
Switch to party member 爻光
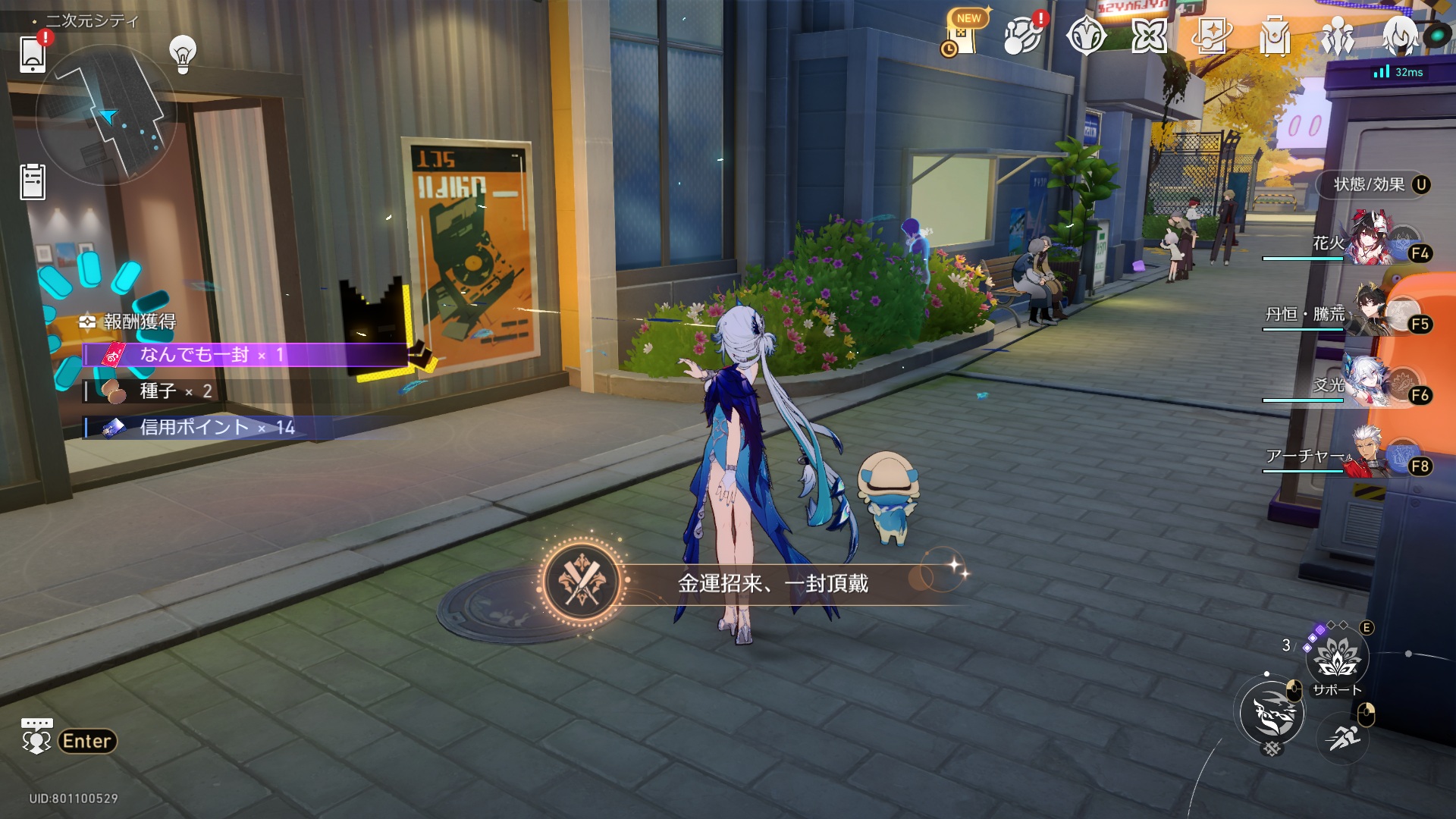(x=1371, y=383)
